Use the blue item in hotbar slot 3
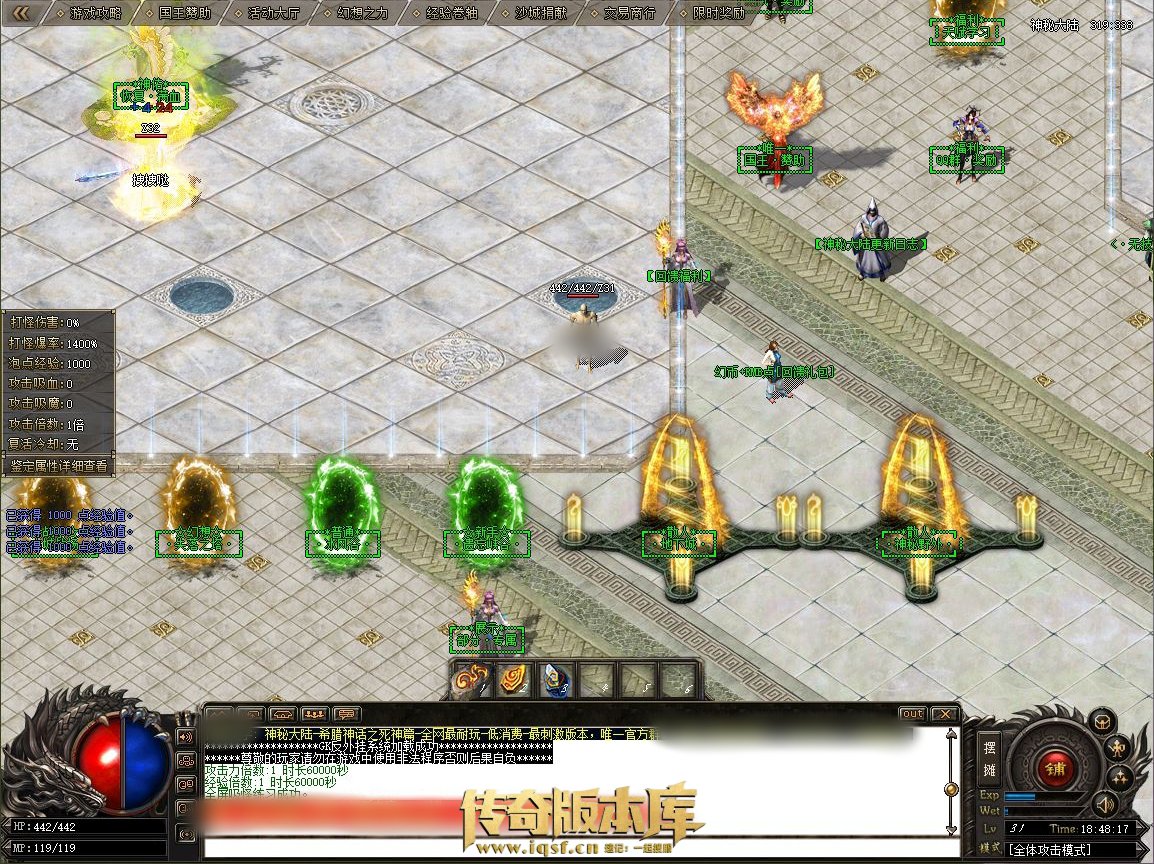The width and height of the screenshot is (1154, 864). click(x=556, y=679)
